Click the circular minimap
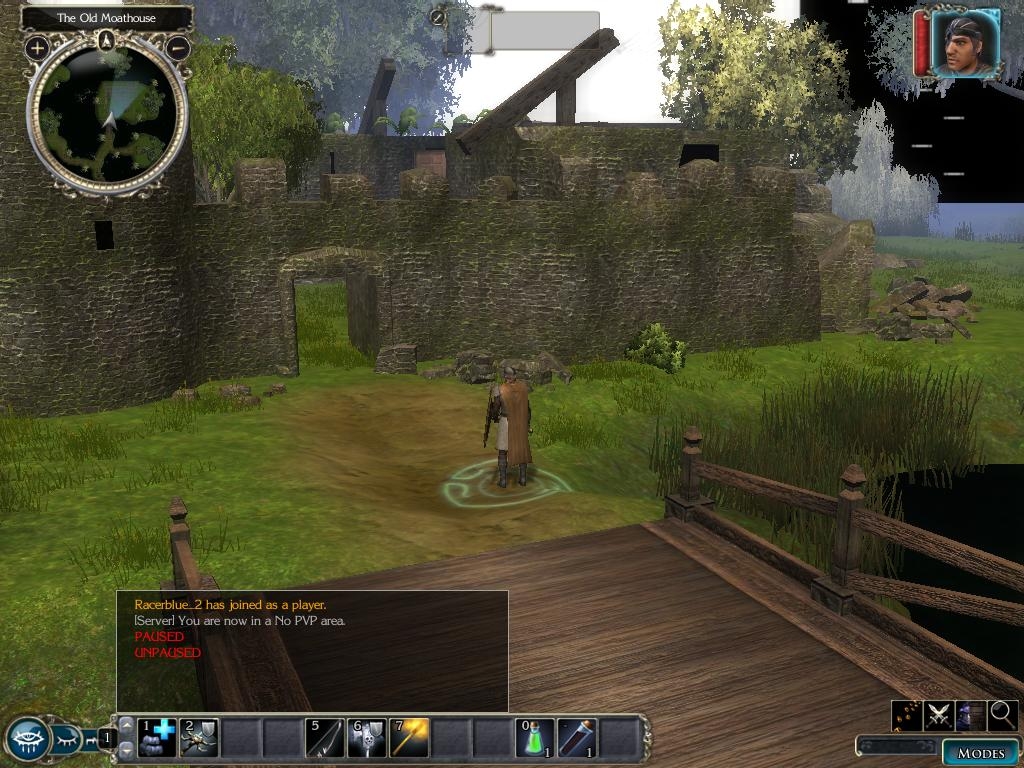This screenshot has height=768, width=1024. point(108,117)
